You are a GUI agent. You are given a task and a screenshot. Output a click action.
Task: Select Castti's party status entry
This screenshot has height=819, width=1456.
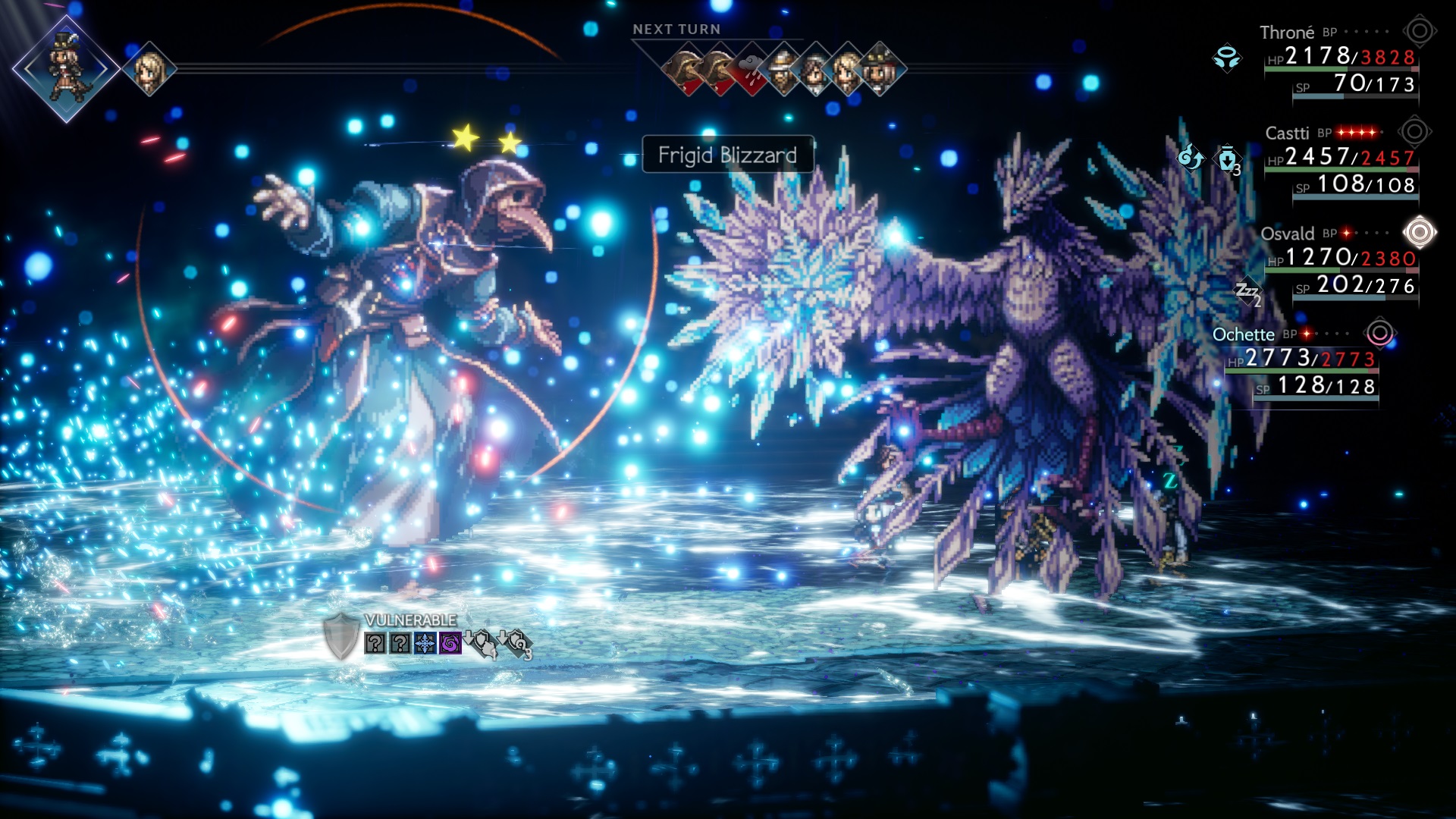(1287, 133)
